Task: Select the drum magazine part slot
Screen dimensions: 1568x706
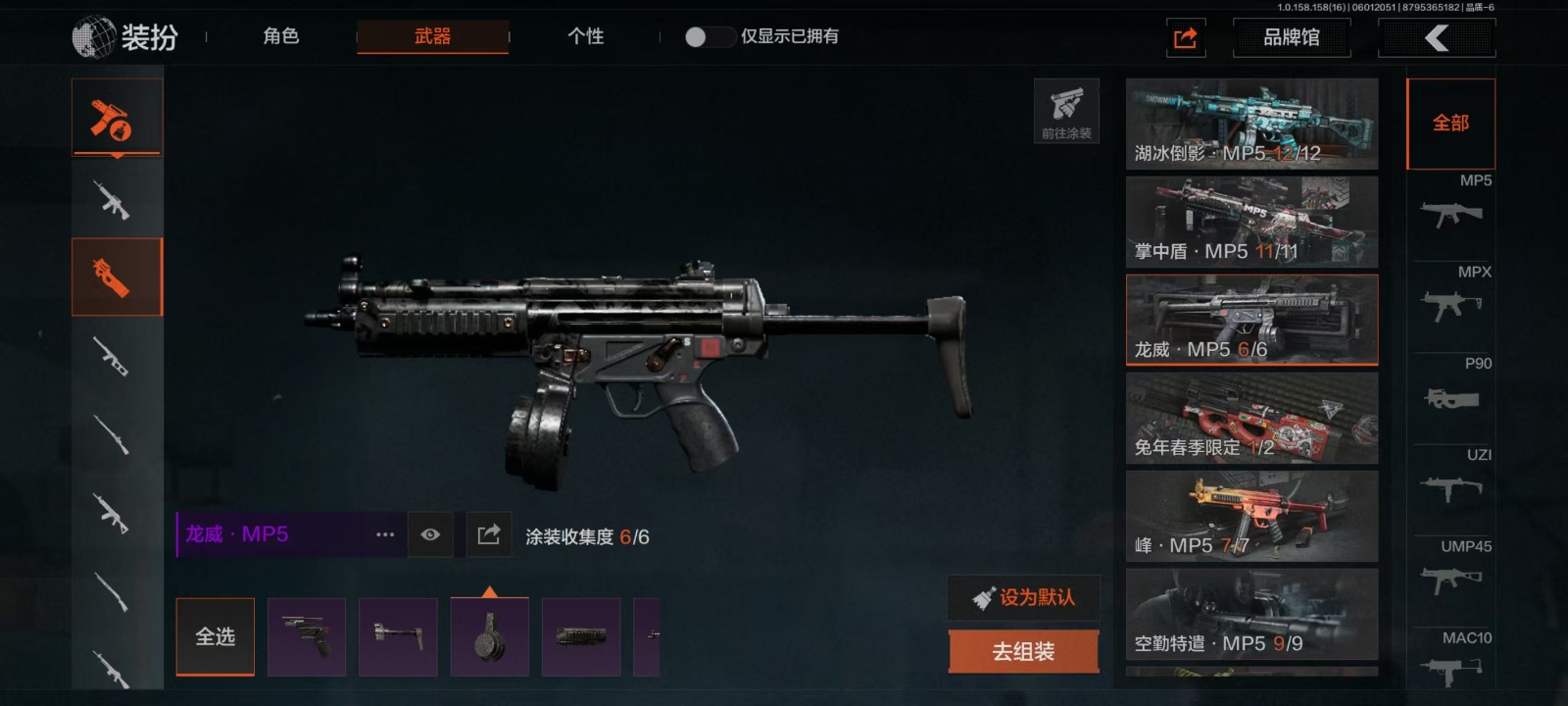Action: click(489, 636)
